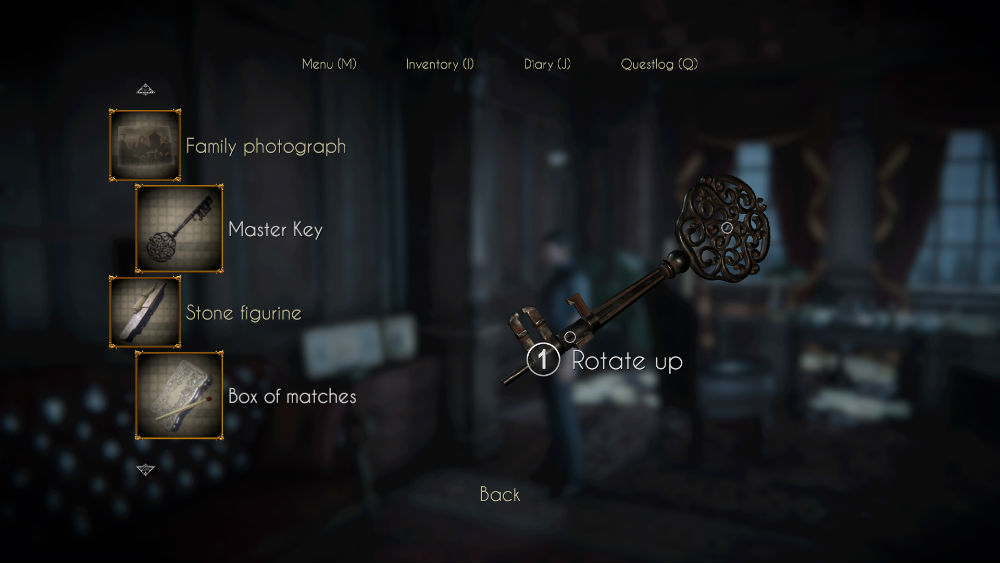Click the Rotate up hotspot on key
The image size is (1000, 563).
pyautogui.click(x=544, y=360)
